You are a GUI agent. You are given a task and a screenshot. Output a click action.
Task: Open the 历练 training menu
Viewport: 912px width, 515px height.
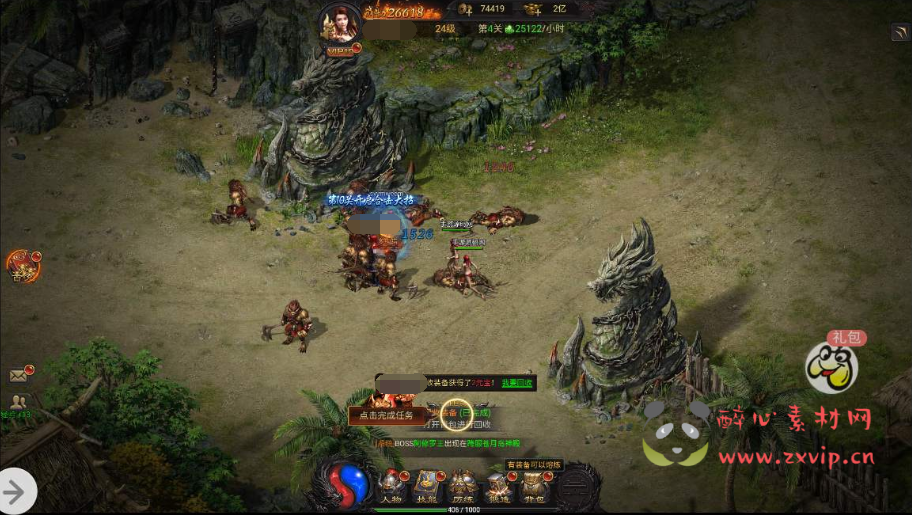coord(462,488)
